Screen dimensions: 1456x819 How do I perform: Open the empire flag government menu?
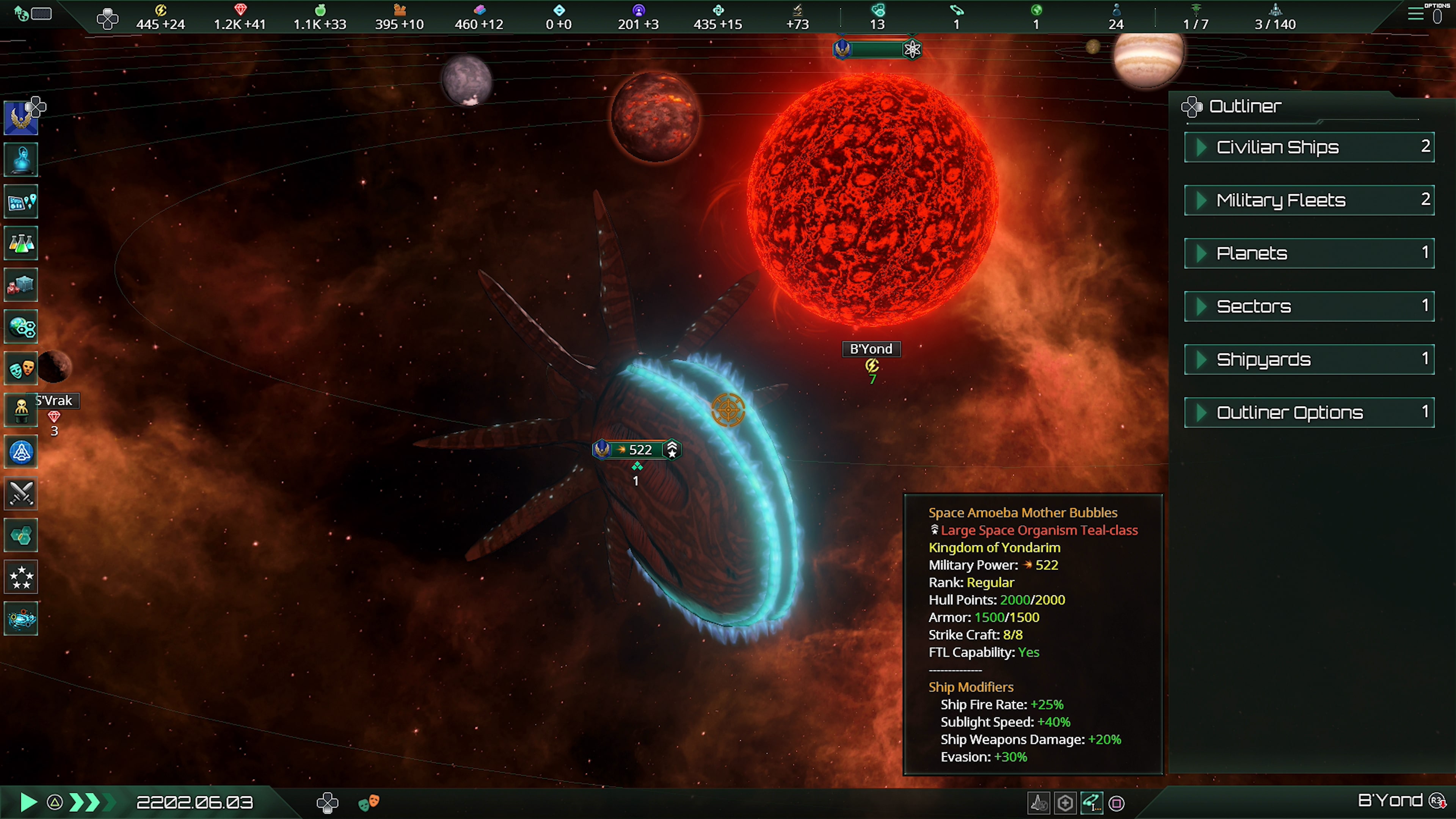[x=21, y=117]
